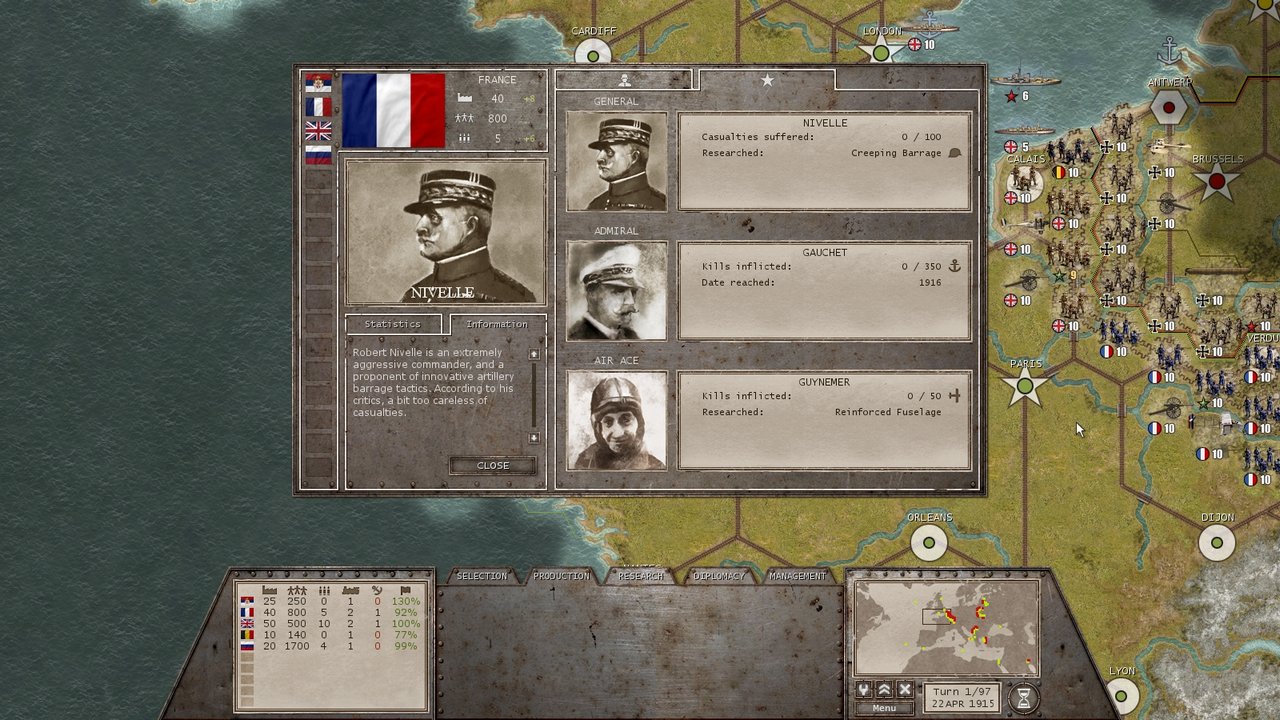Open the Information tab
The image size is (1280, 720).
coord(497,324)
